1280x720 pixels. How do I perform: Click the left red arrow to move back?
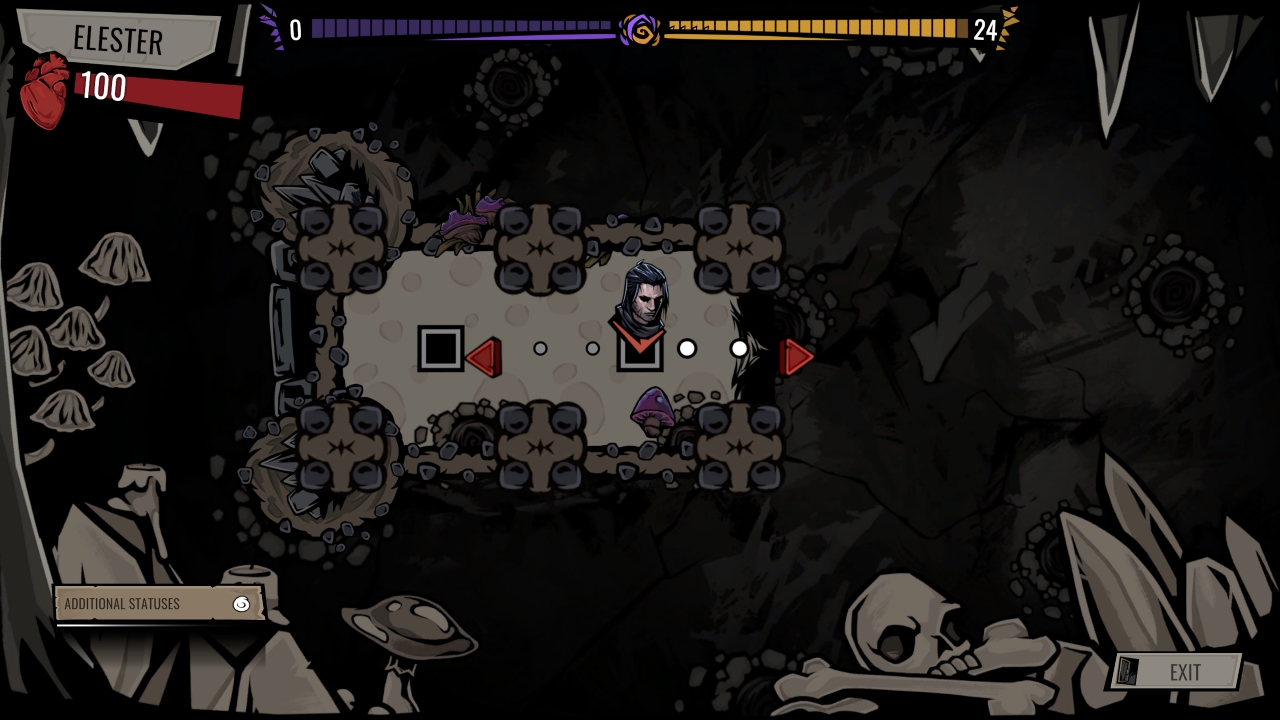(486, 356)
